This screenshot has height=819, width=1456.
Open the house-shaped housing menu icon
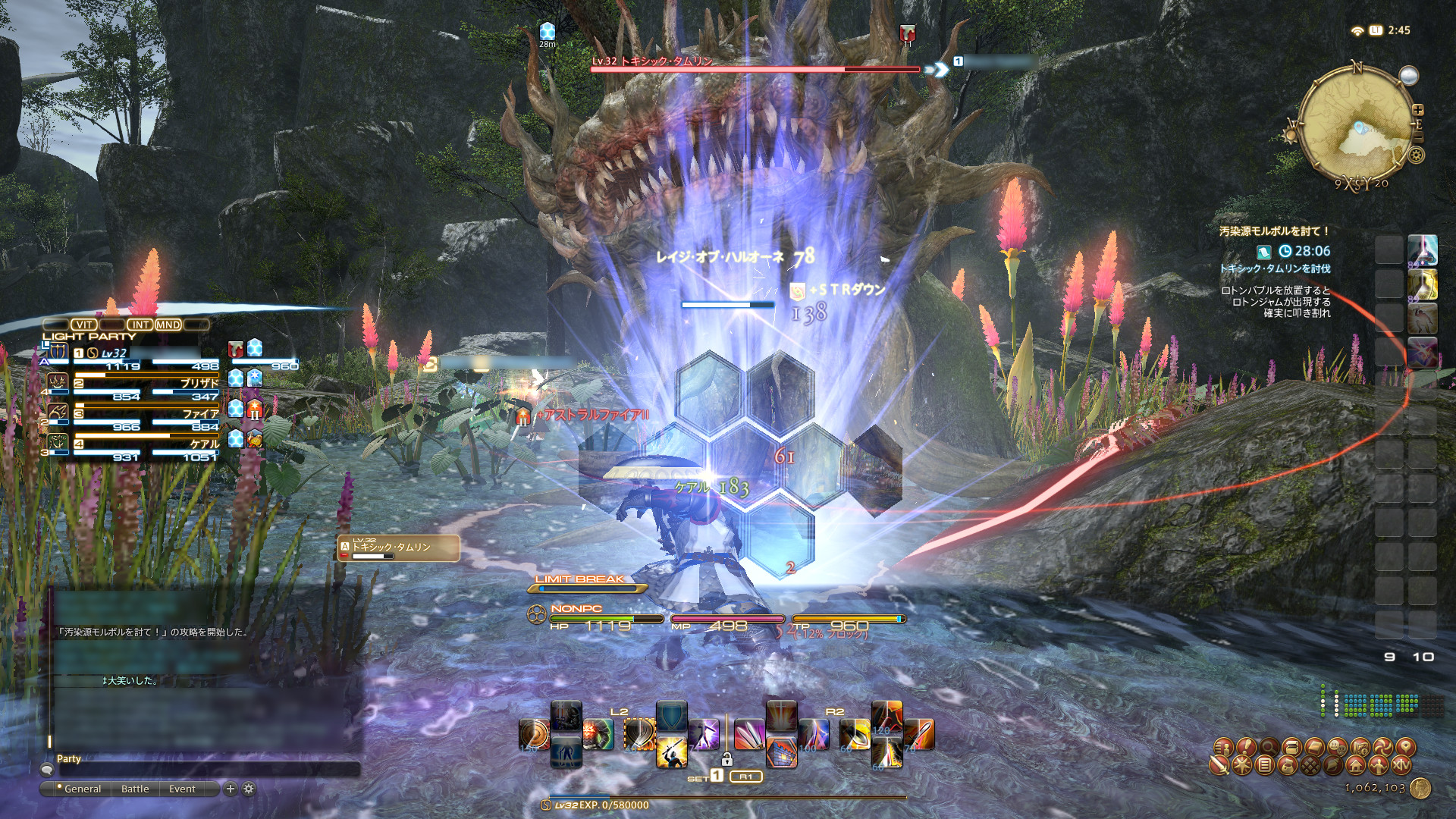(1356, 765)
